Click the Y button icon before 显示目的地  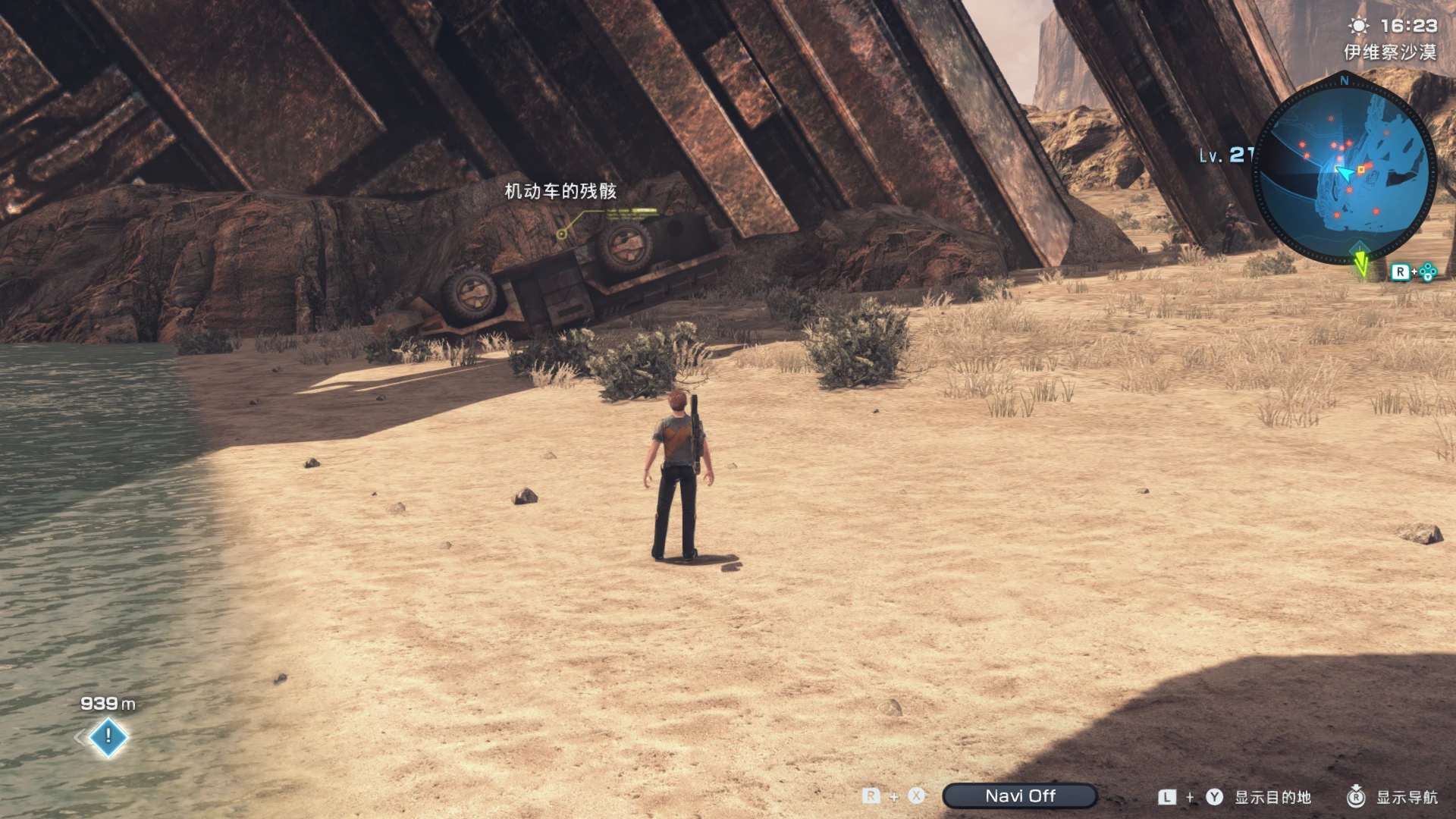1214,797
